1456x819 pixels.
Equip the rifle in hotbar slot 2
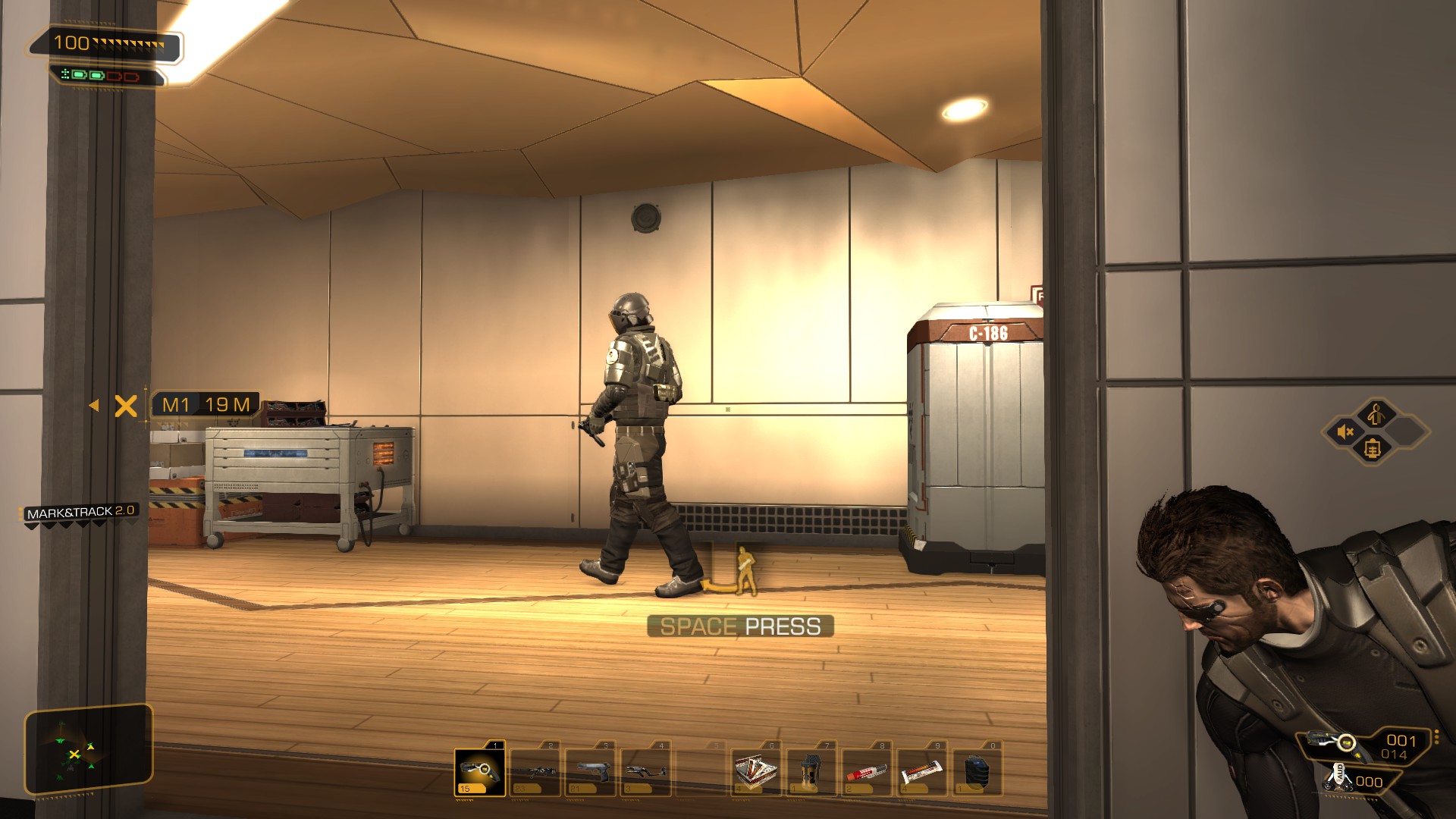tap(535, 772)
